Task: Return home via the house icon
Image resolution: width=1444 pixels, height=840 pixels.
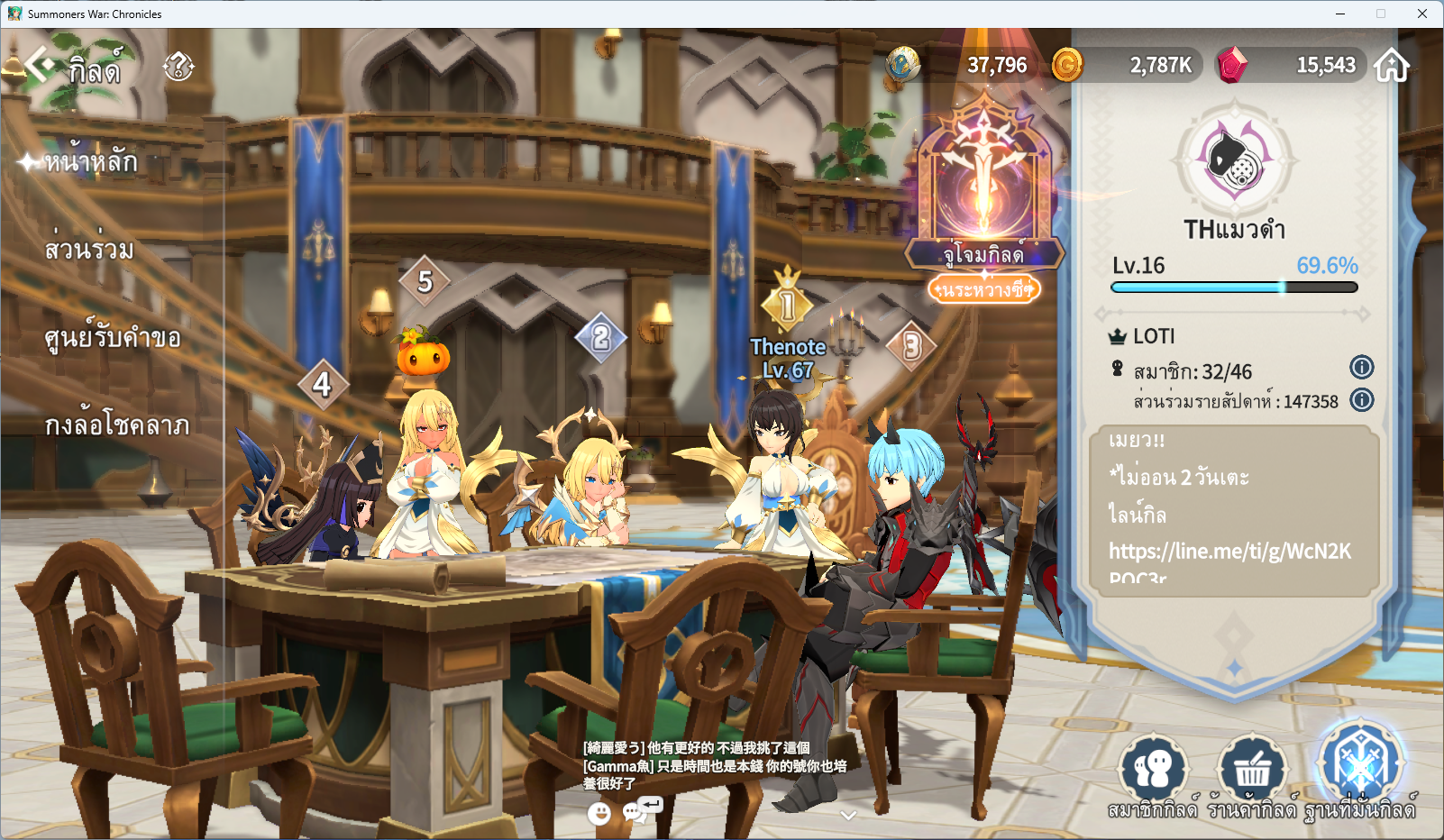Action: [1391, 66]
